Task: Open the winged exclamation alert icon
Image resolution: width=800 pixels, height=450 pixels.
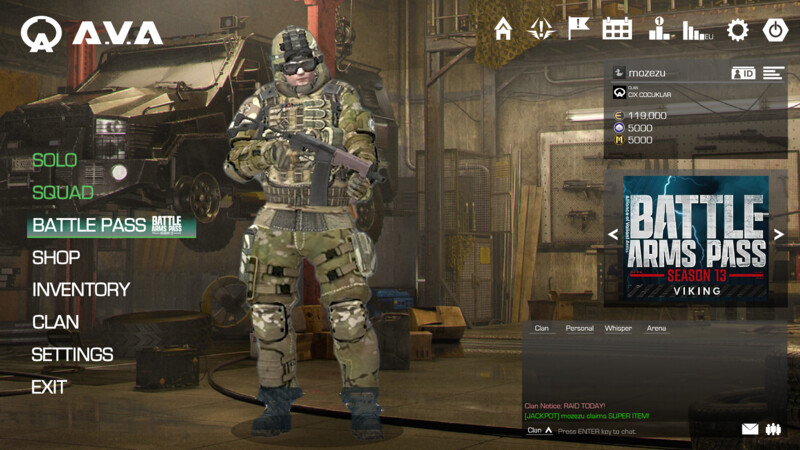Action: pos(541,29)
